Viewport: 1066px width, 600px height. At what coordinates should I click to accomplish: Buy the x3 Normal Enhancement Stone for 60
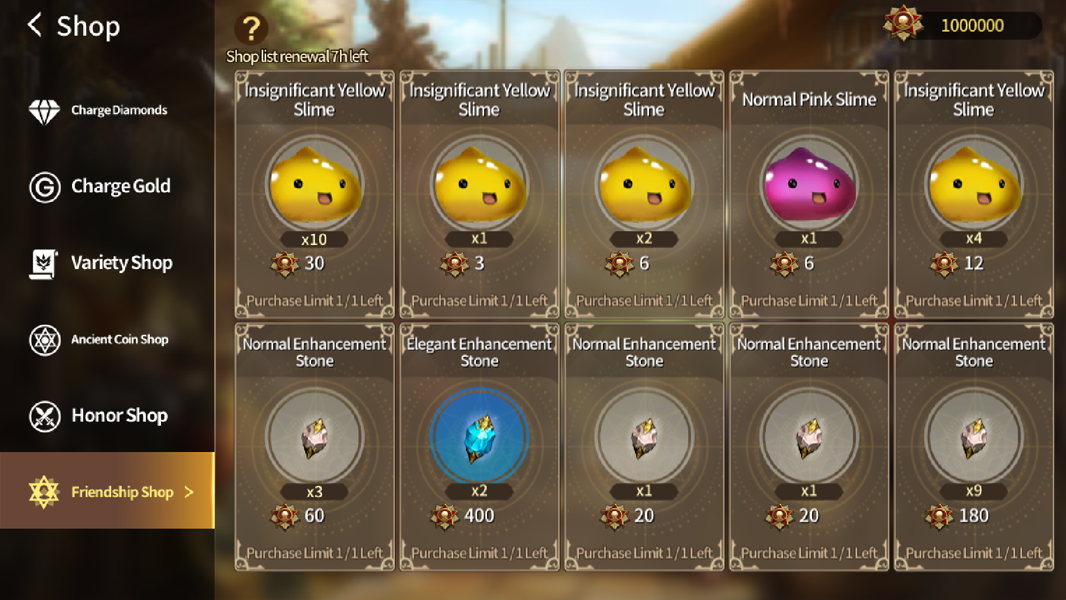pos(314,445)
